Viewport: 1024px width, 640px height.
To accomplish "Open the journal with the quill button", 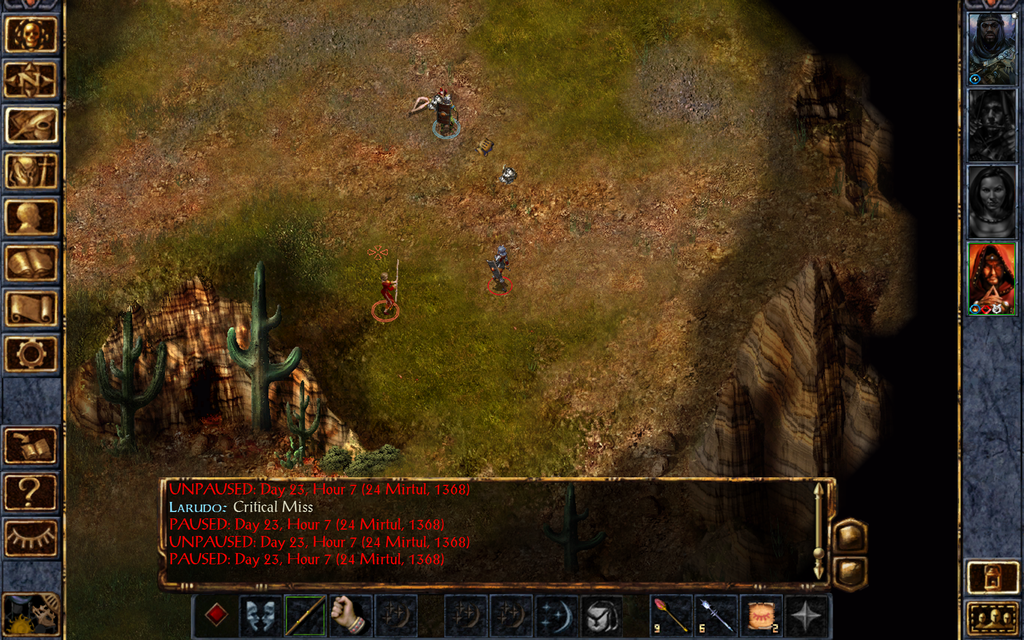I will point(30,126).
